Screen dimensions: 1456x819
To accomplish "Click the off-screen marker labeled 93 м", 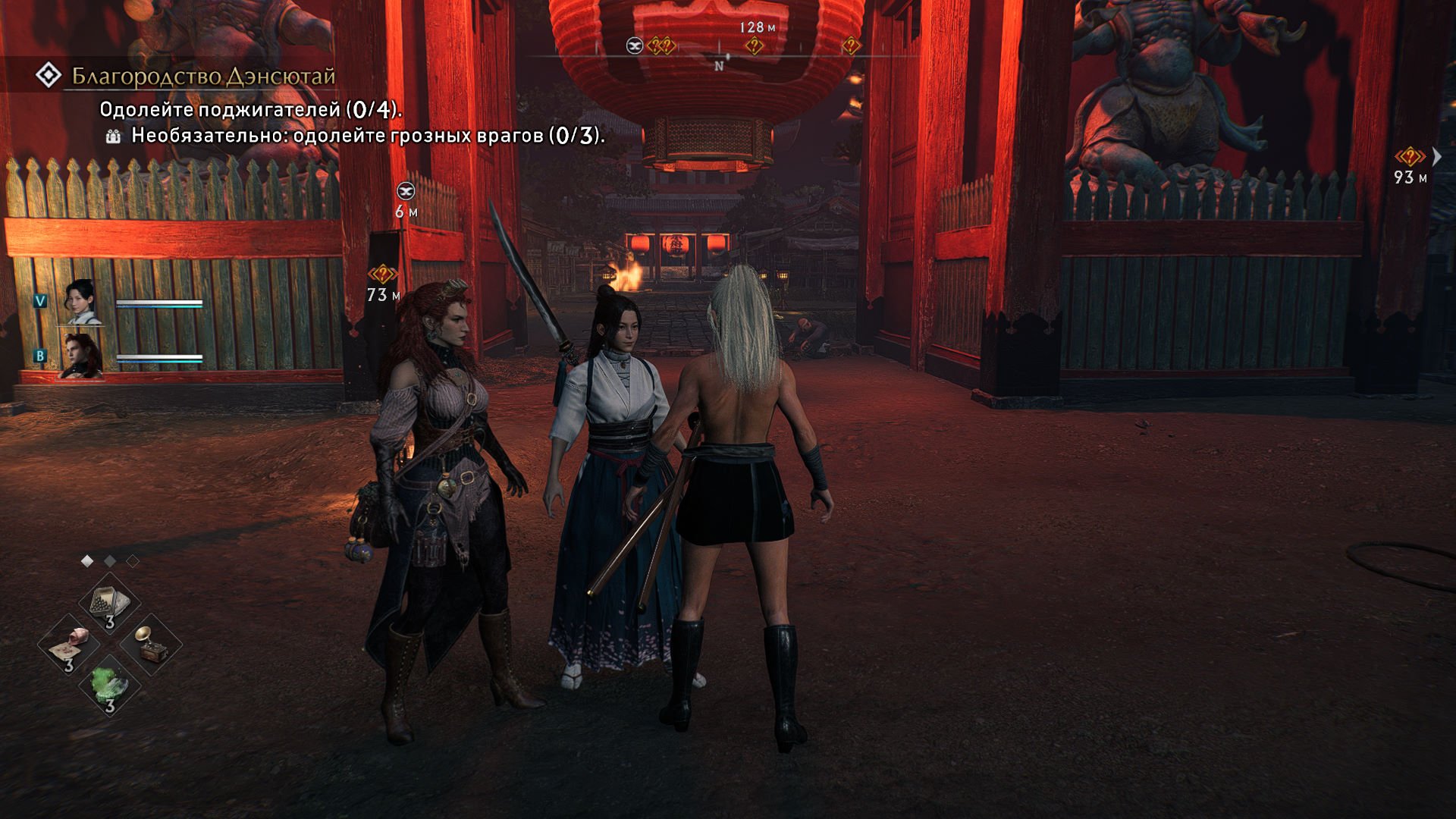I will pyautogui.click(x=1409, y=157).
